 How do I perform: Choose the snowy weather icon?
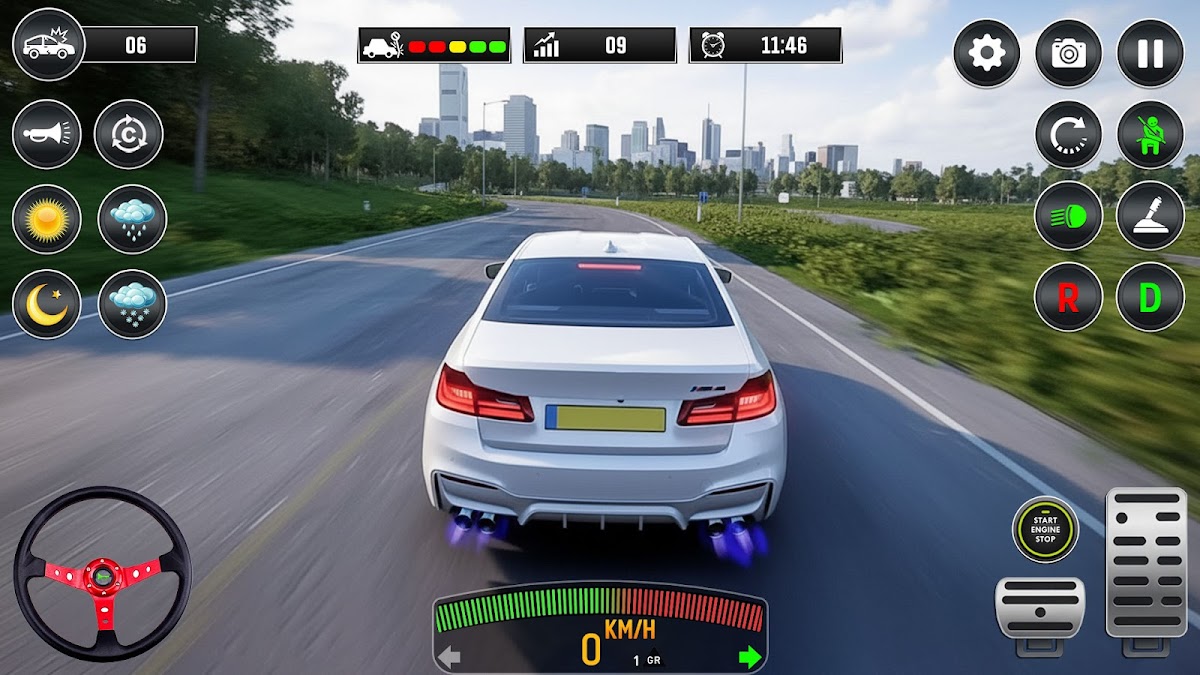[x=132, y=304]
